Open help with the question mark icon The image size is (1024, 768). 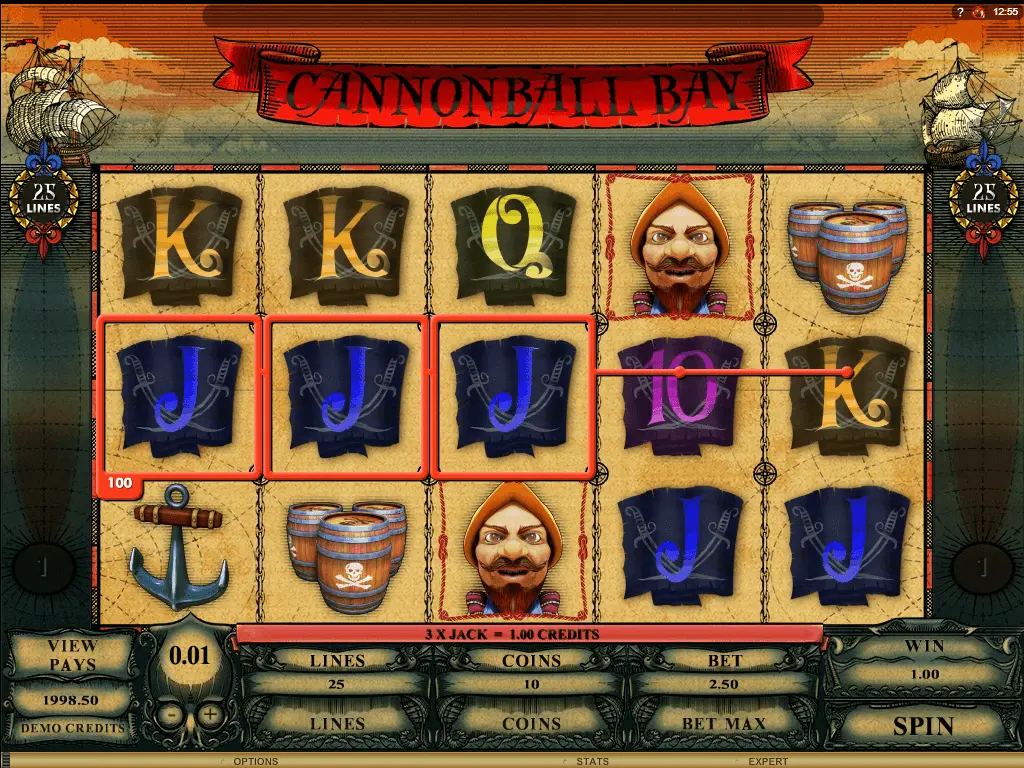[x=960, y=12]
